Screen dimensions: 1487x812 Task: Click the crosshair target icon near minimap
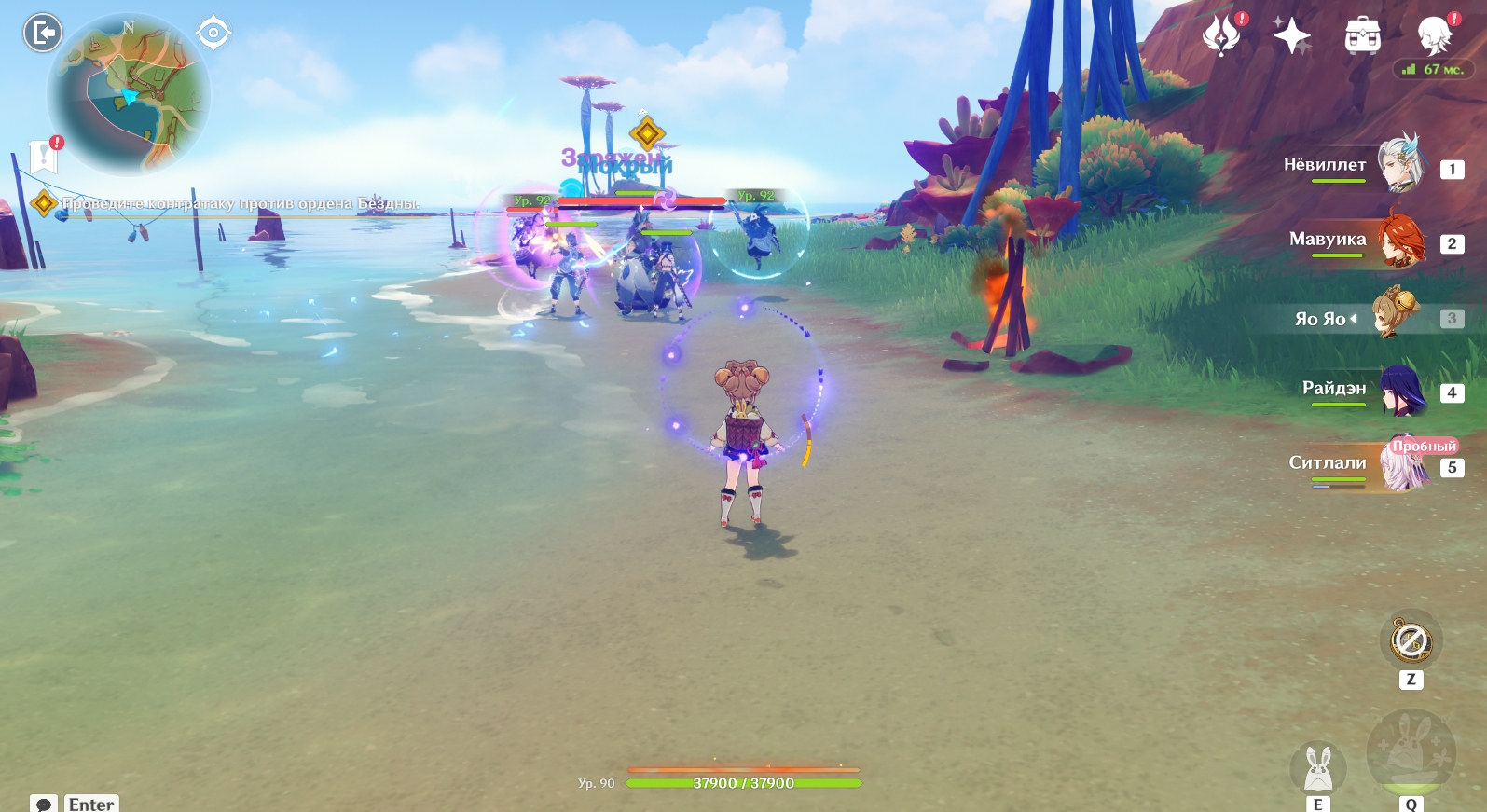pos(213,34)
